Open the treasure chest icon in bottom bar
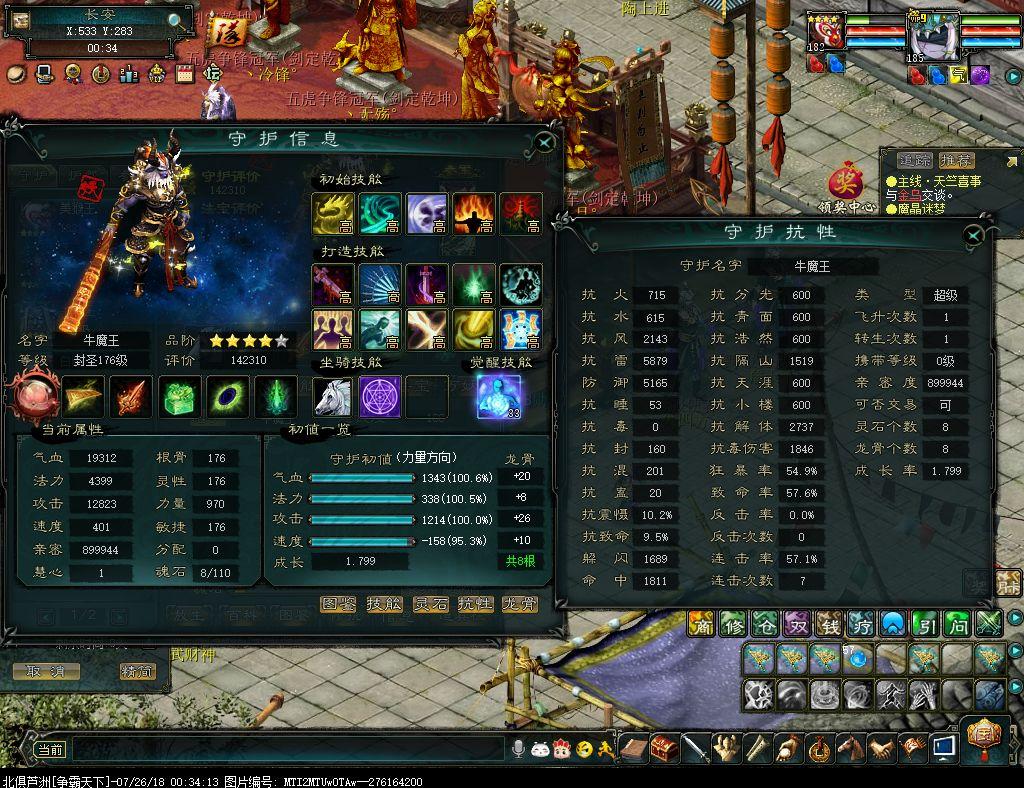The width and height of the screenshot is (1024, 788). click(664, 748)
